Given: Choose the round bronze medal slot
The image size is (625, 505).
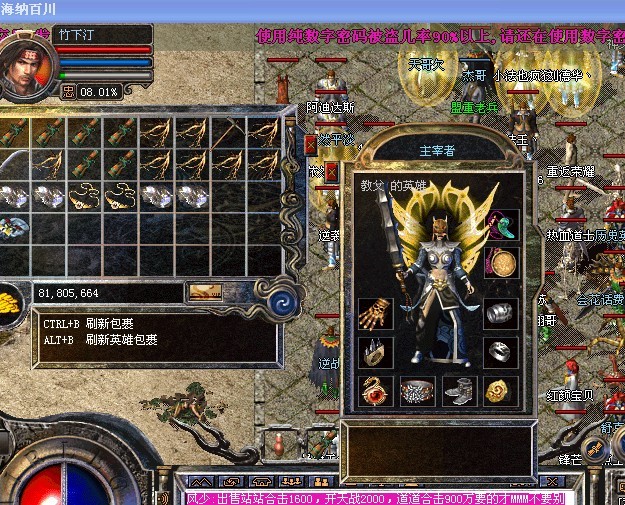Looking at the screenshot, I should (502, 262).
